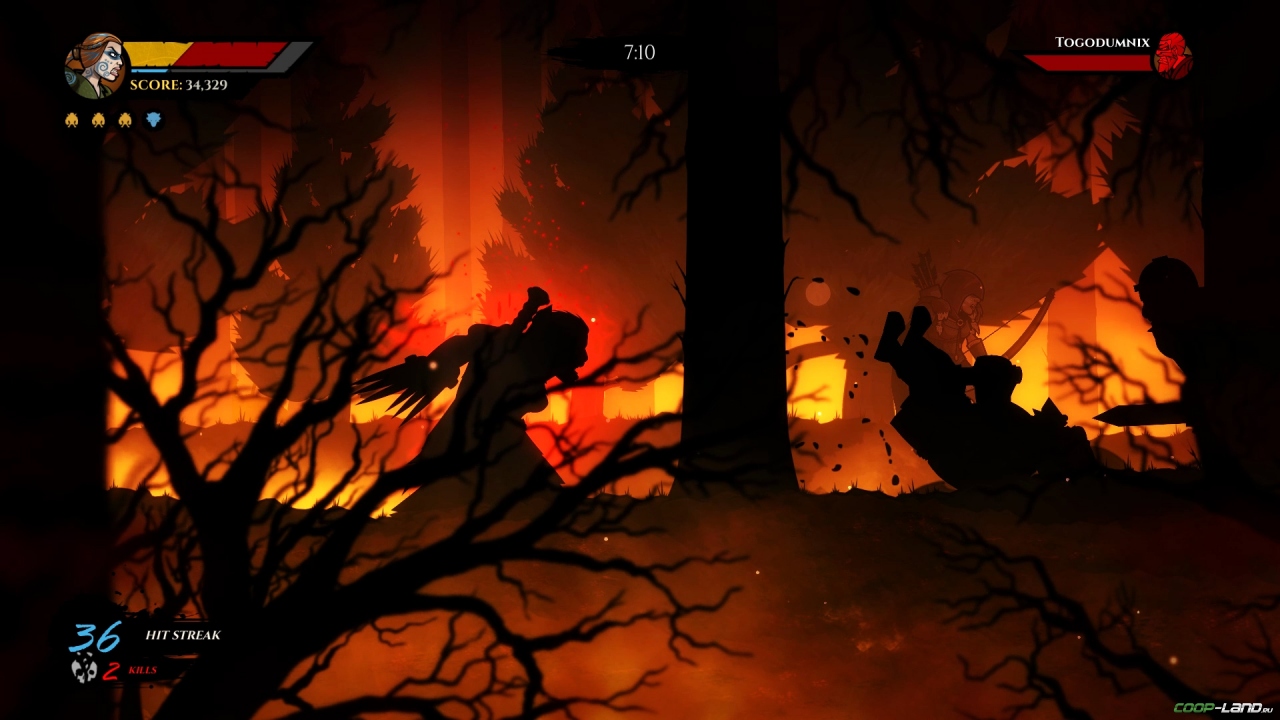
Task: Click Togodumnix's red boss portrait
Action: coord(1172,56)
